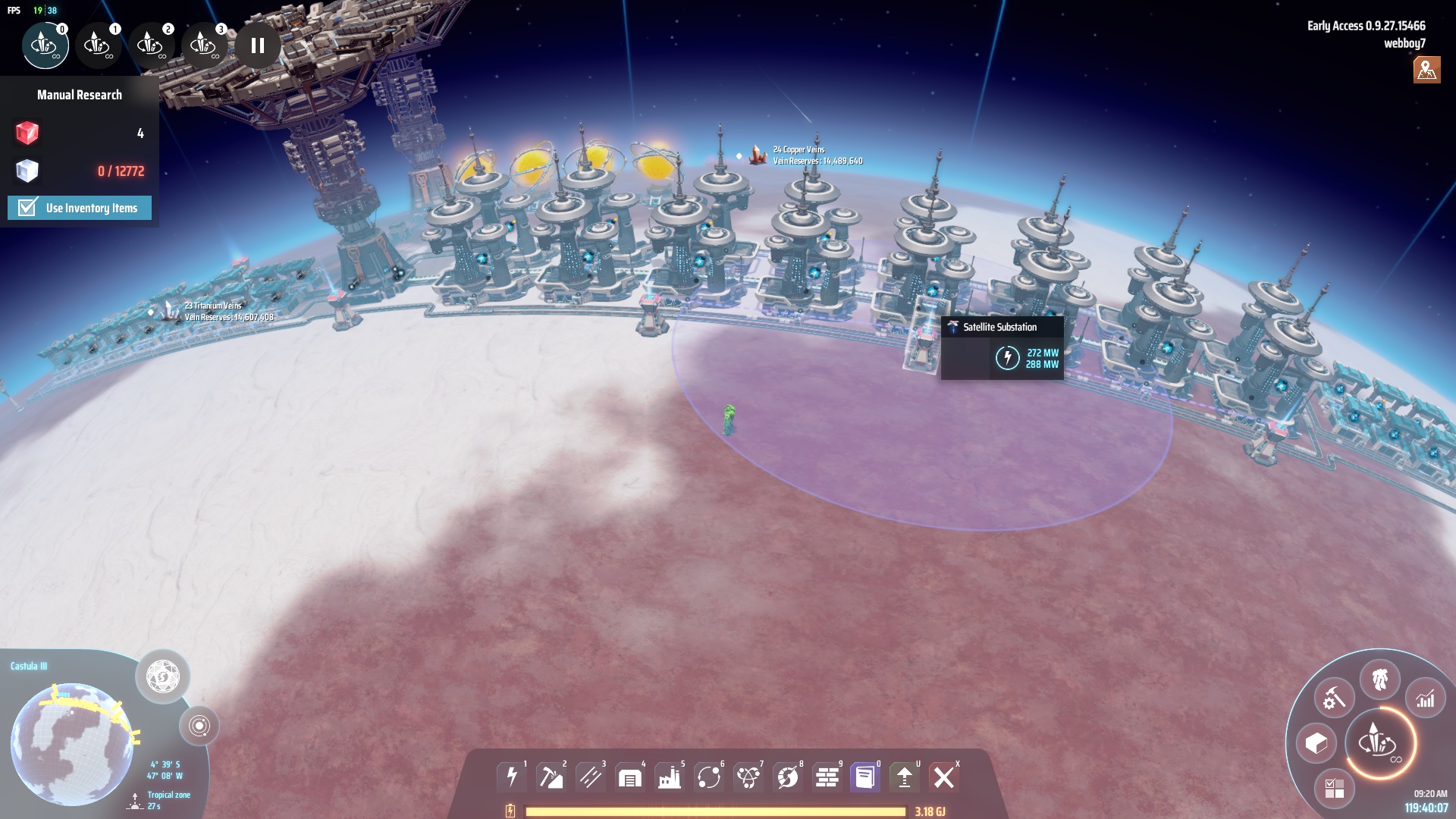Open the statistics bar chart panel
The height and width of the screenshot is (819, 1456).
coord(1426,698)
